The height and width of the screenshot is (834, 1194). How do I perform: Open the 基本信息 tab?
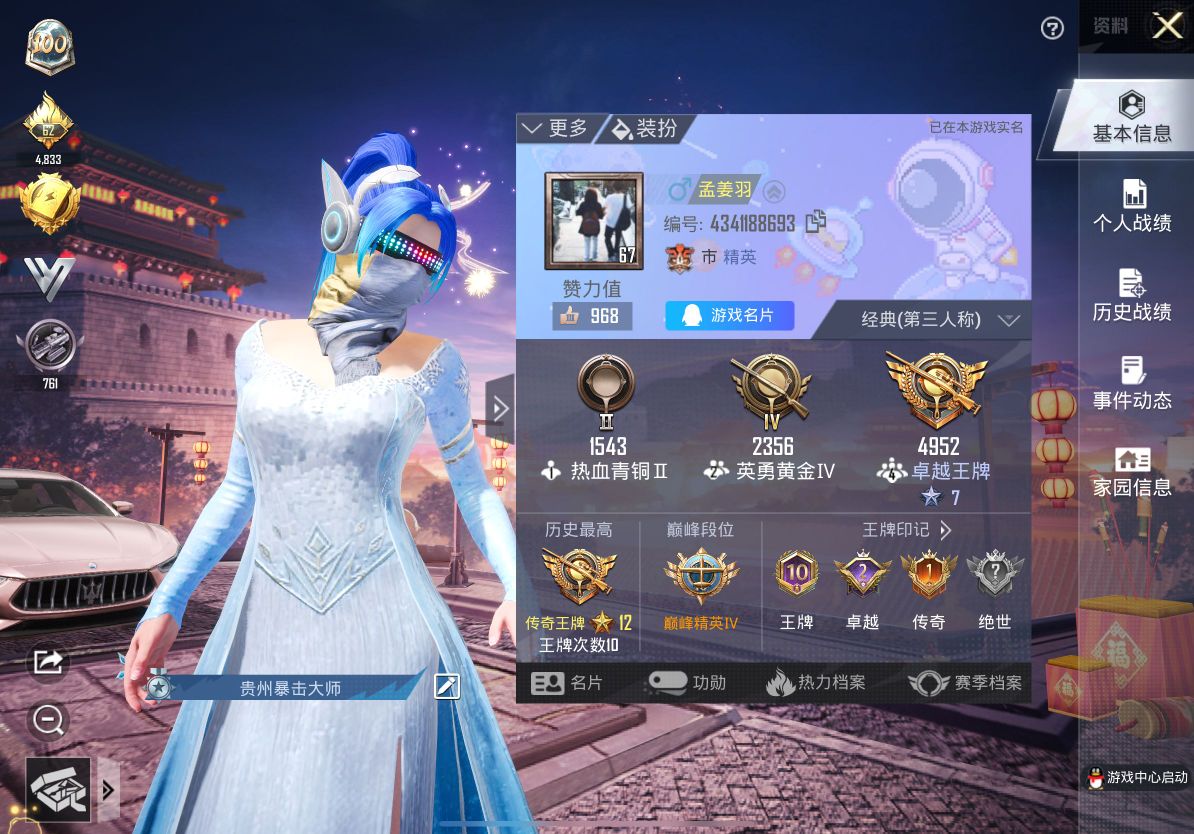point(1131,118)
